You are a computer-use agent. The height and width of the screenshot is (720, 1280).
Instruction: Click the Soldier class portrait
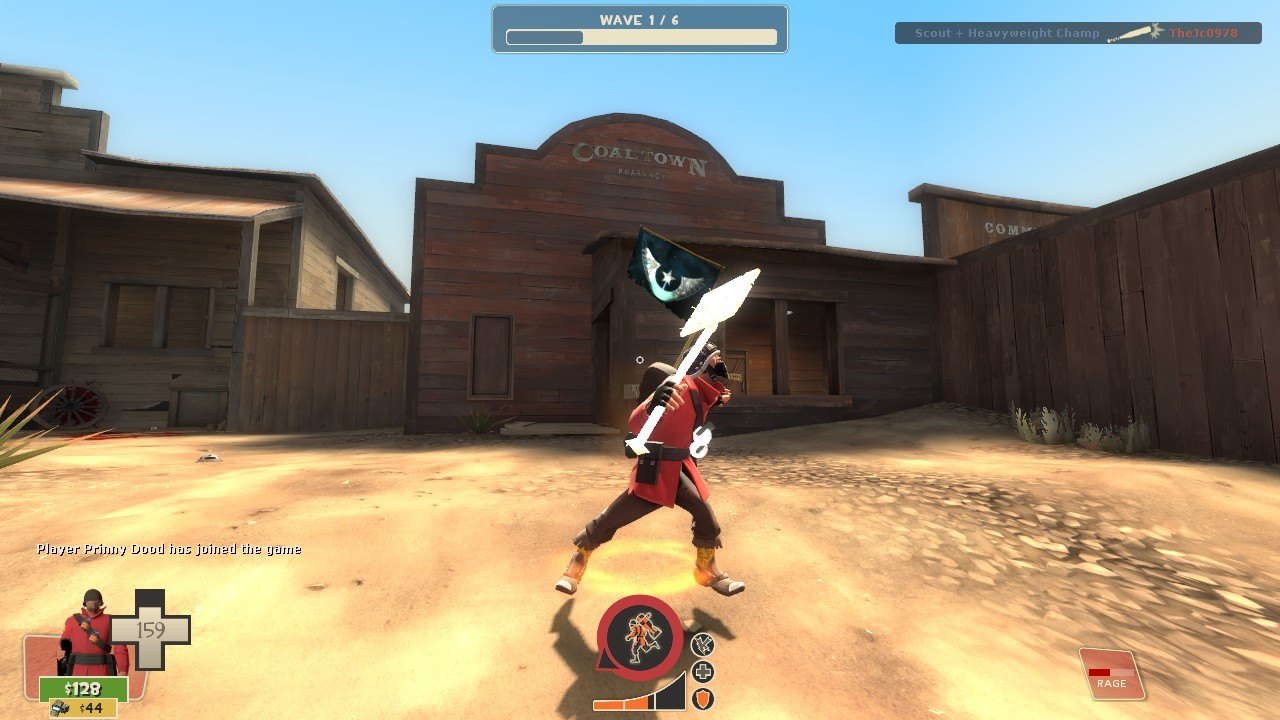point(90,632)
